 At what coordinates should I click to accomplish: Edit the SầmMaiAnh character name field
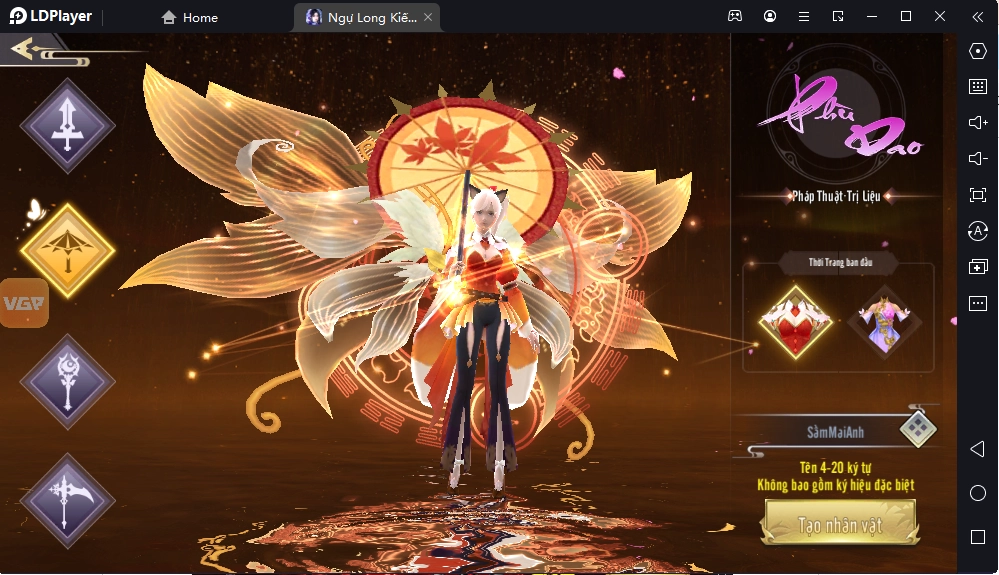pyautogui.click(x=835, y=433)
